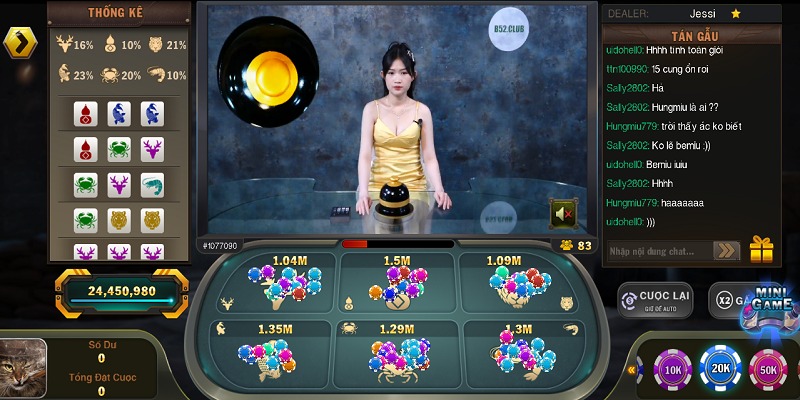Collapse the statistics panel with yellow arrow
Screen dimensions: 800x400
(x=20, y=42)
